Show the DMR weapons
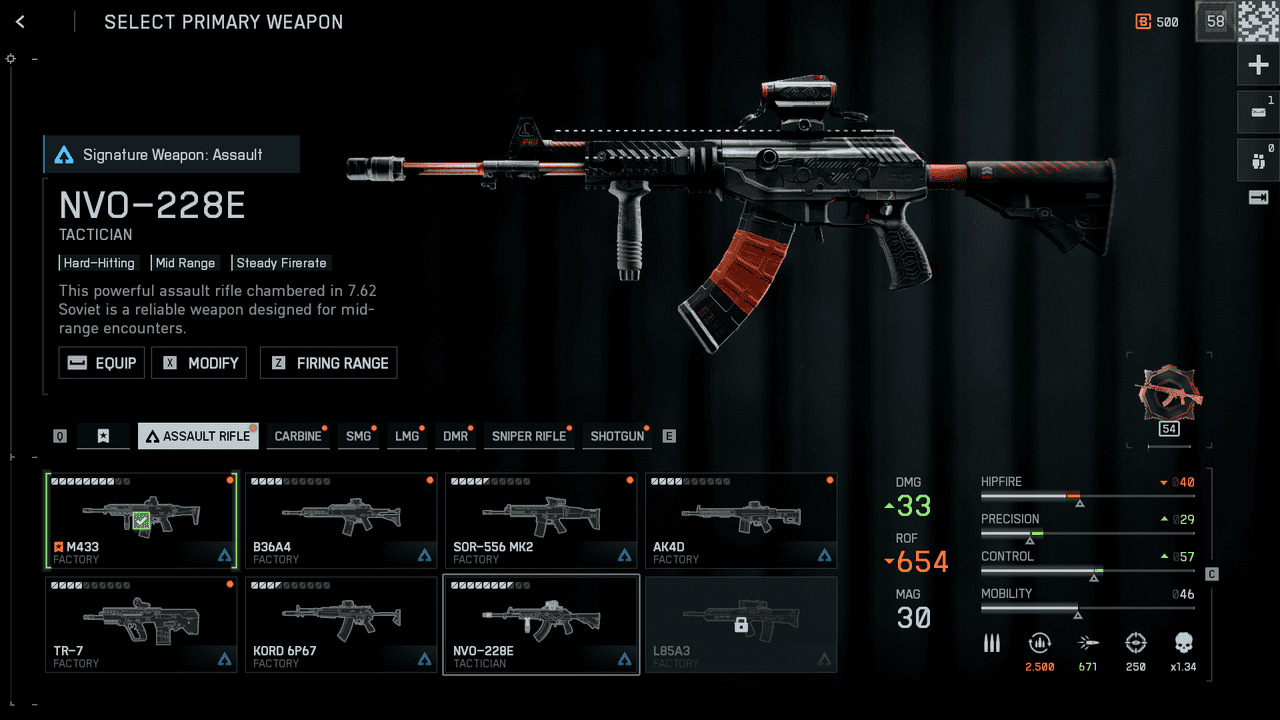Image resolution: width=1280 pixels, height=720 pixels. (456, 436)
